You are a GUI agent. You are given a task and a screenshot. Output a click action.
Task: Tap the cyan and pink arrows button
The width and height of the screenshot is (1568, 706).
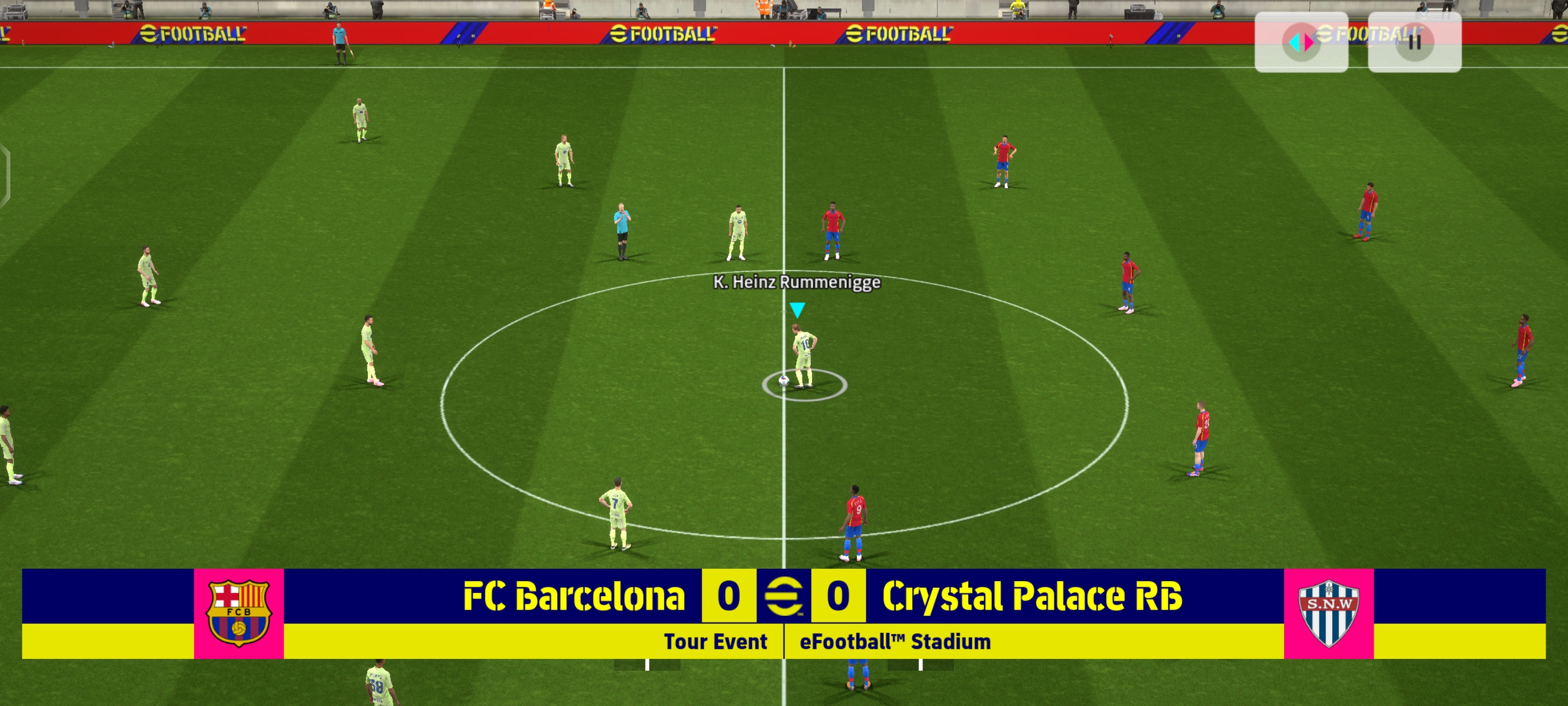(x=1301, y=42)
